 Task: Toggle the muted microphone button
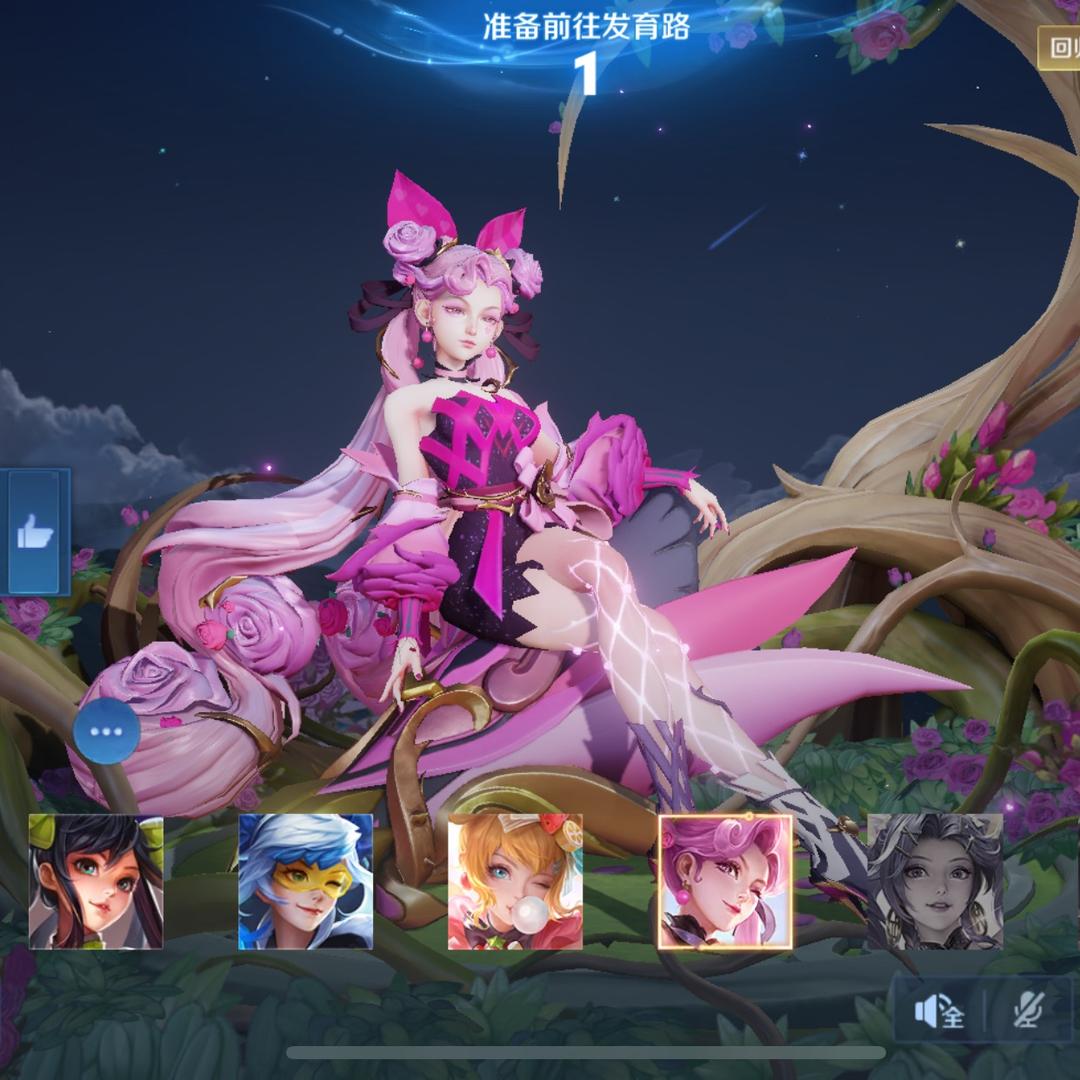pos(1027,1012)
